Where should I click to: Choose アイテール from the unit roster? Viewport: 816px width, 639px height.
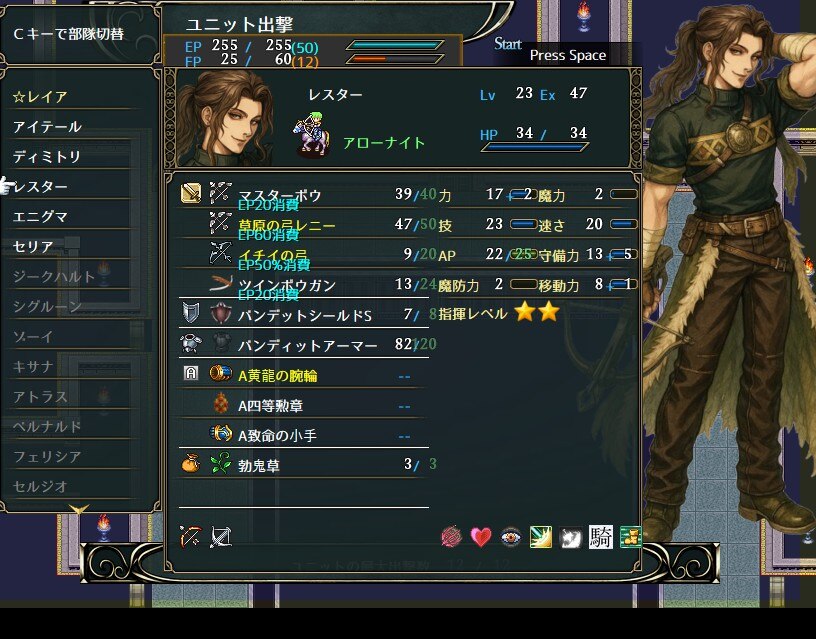[x=48, y=127]
